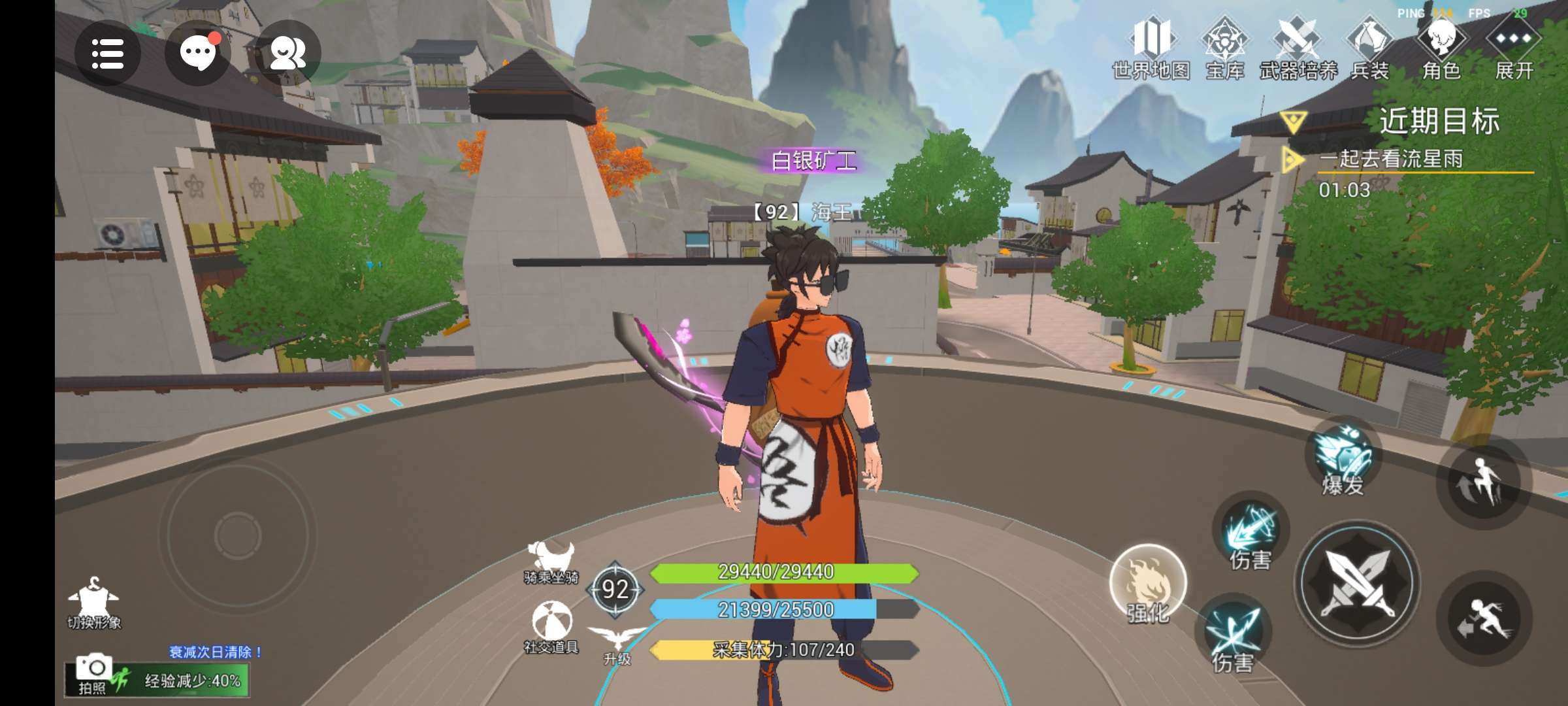Select the 一起去看流星雨 objective
Image resolution: width=1568 pixels, height=706 pixels.
(1392, 160)
